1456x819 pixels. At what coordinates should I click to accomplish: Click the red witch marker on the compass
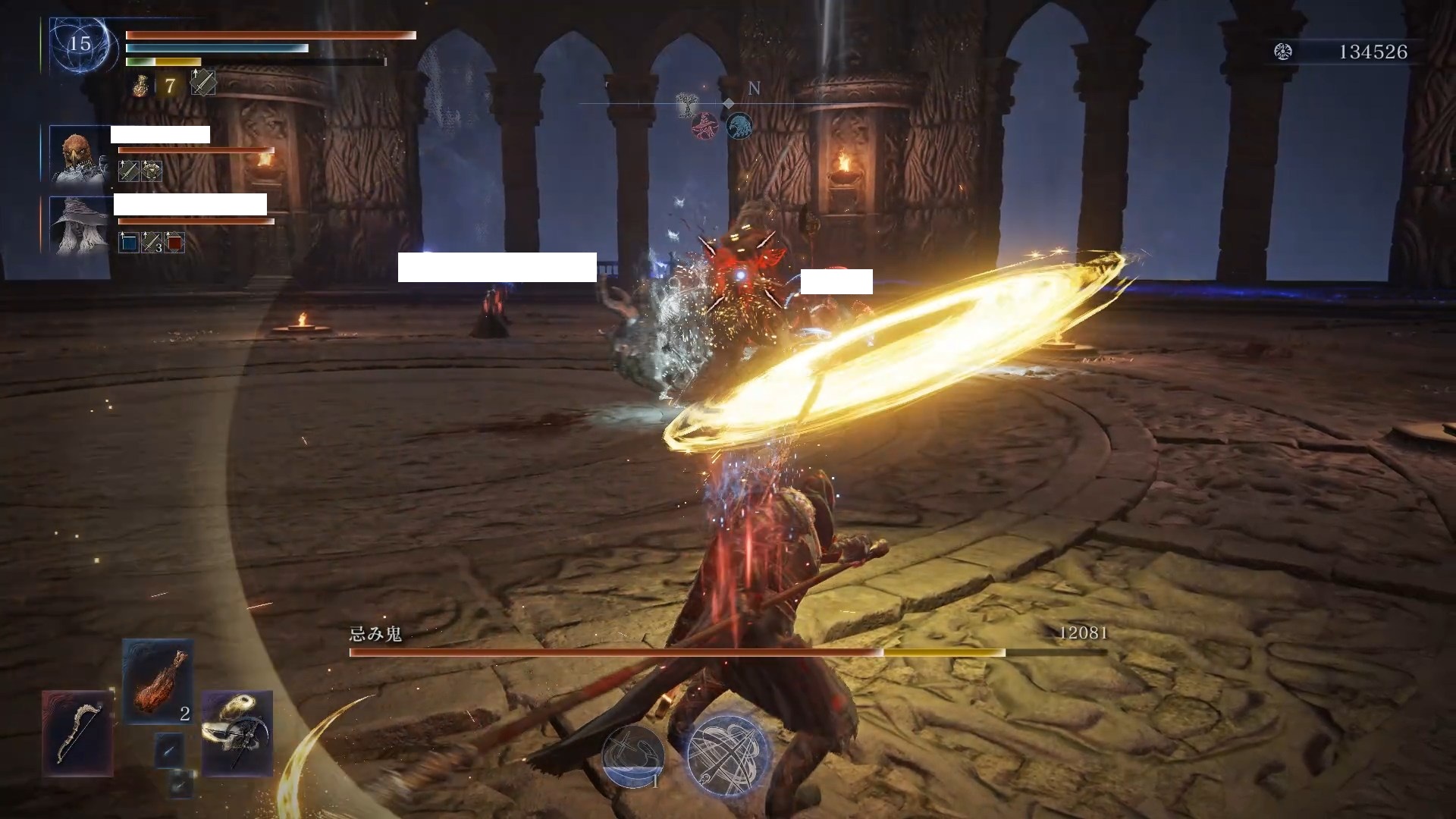(x=704, y=127)
